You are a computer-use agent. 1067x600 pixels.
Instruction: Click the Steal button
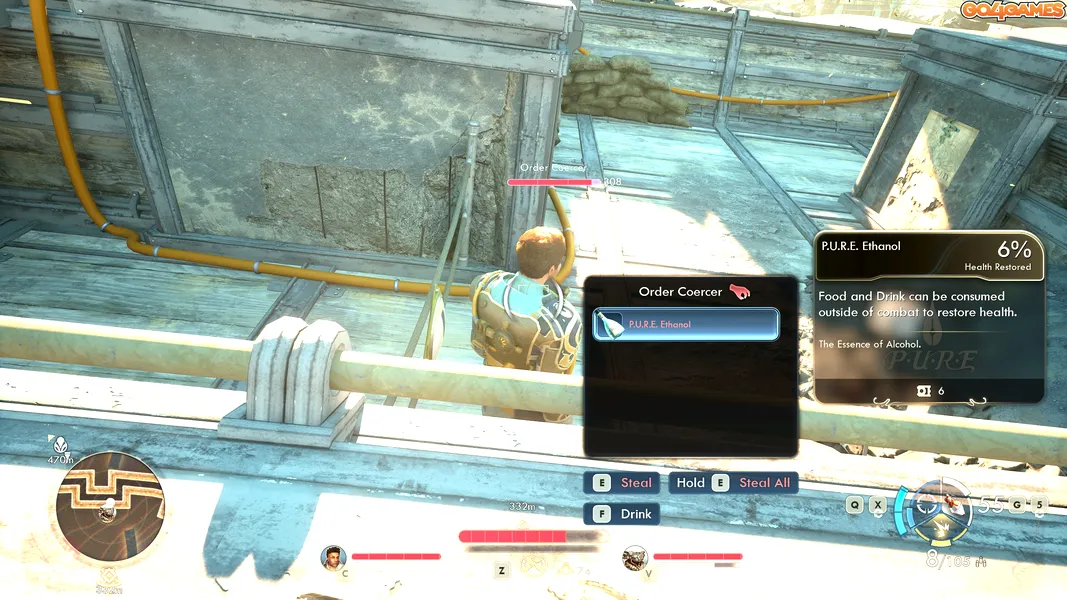pyautogui.click(x=623, y=483)
